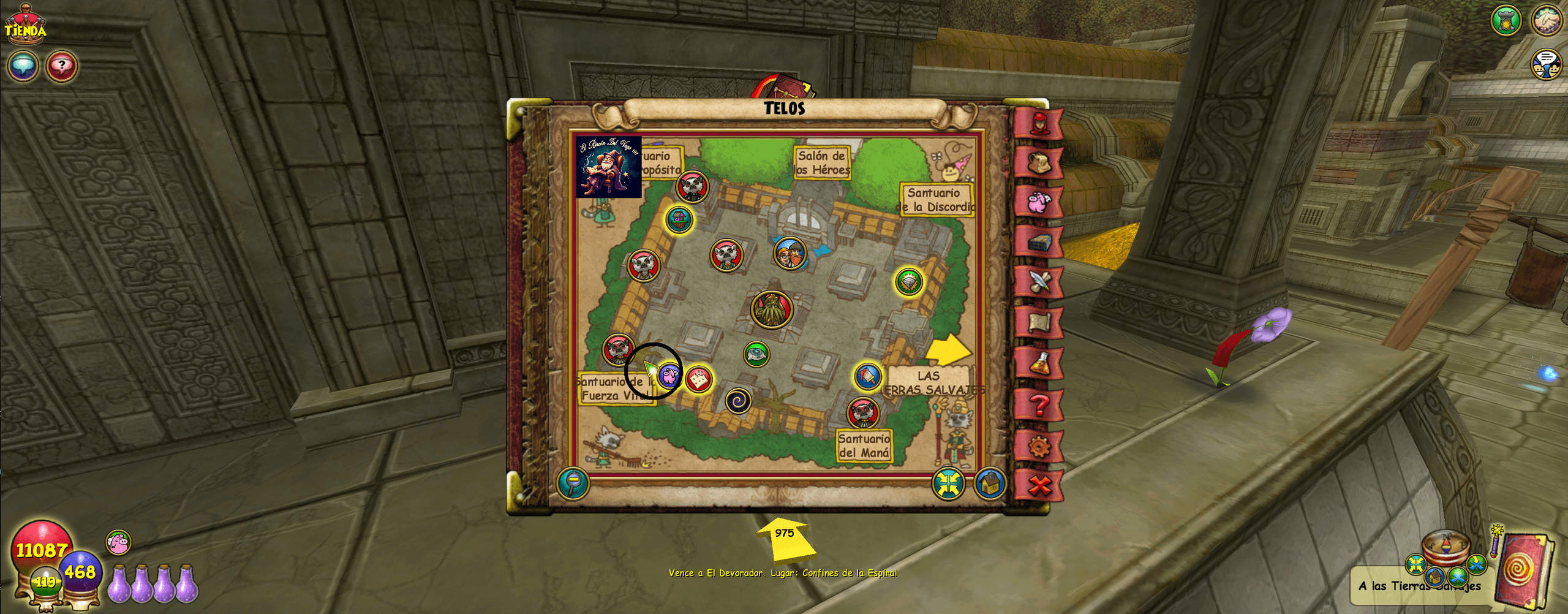
Task: Open the friends list faces icon
Action: (x=1547, y=64)
